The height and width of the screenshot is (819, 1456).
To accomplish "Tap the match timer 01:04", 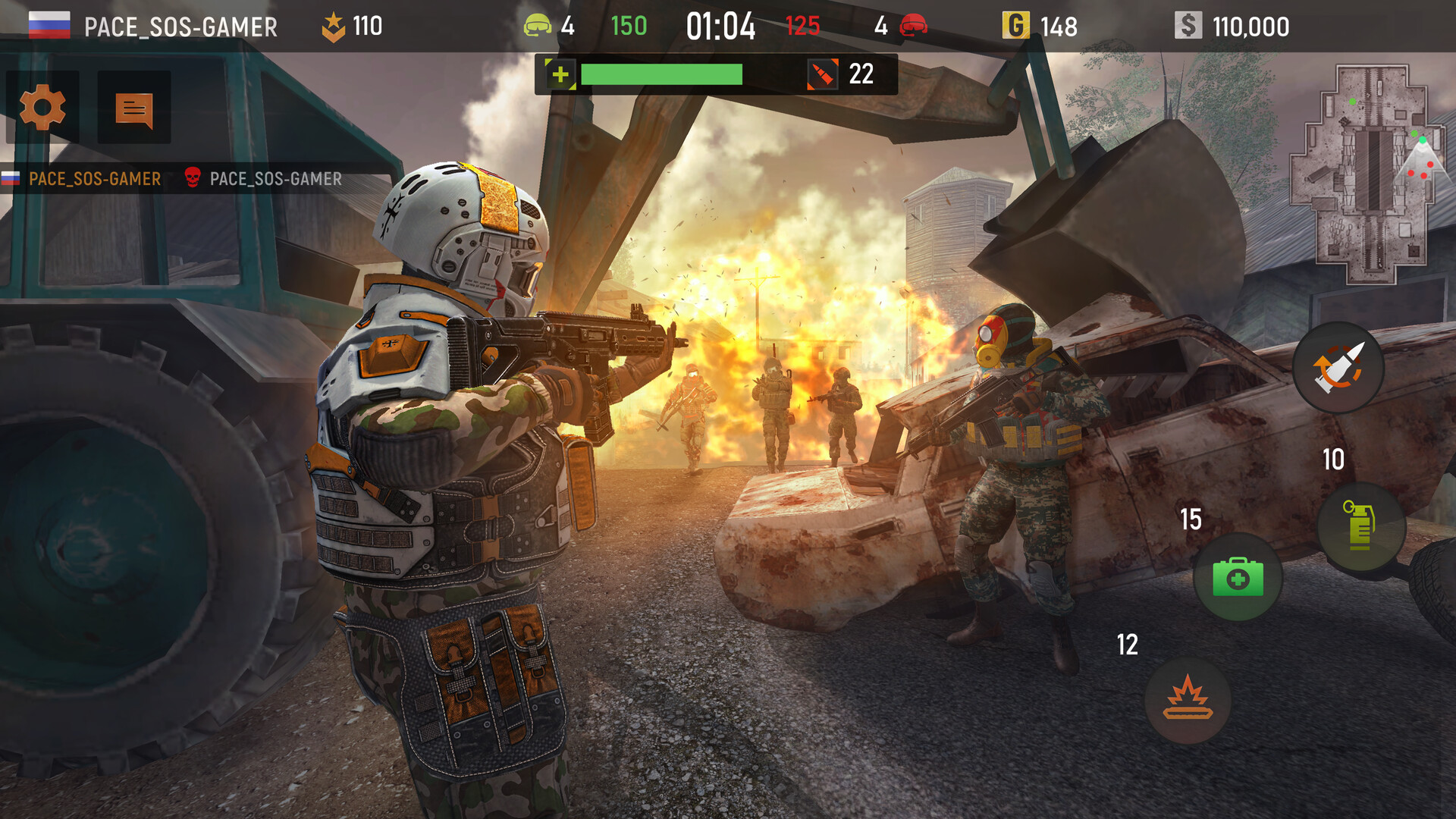I will (720, 25).
